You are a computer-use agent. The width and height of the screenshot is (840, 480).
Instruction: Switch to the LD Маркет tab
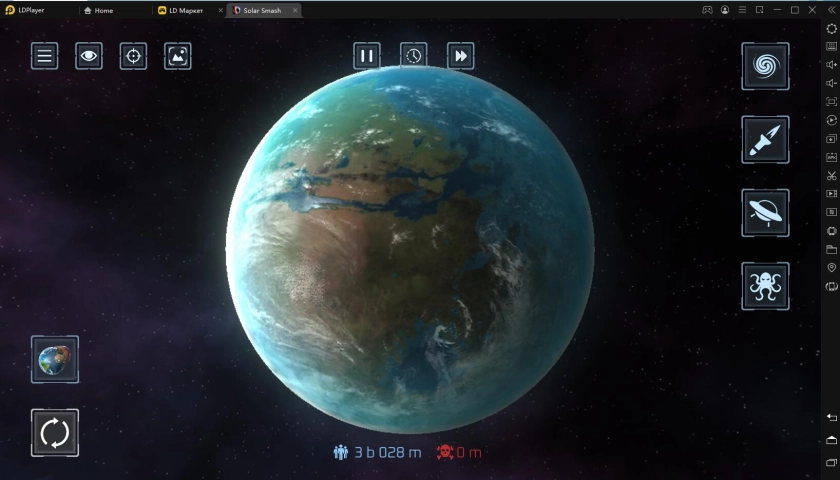point(188,10)
